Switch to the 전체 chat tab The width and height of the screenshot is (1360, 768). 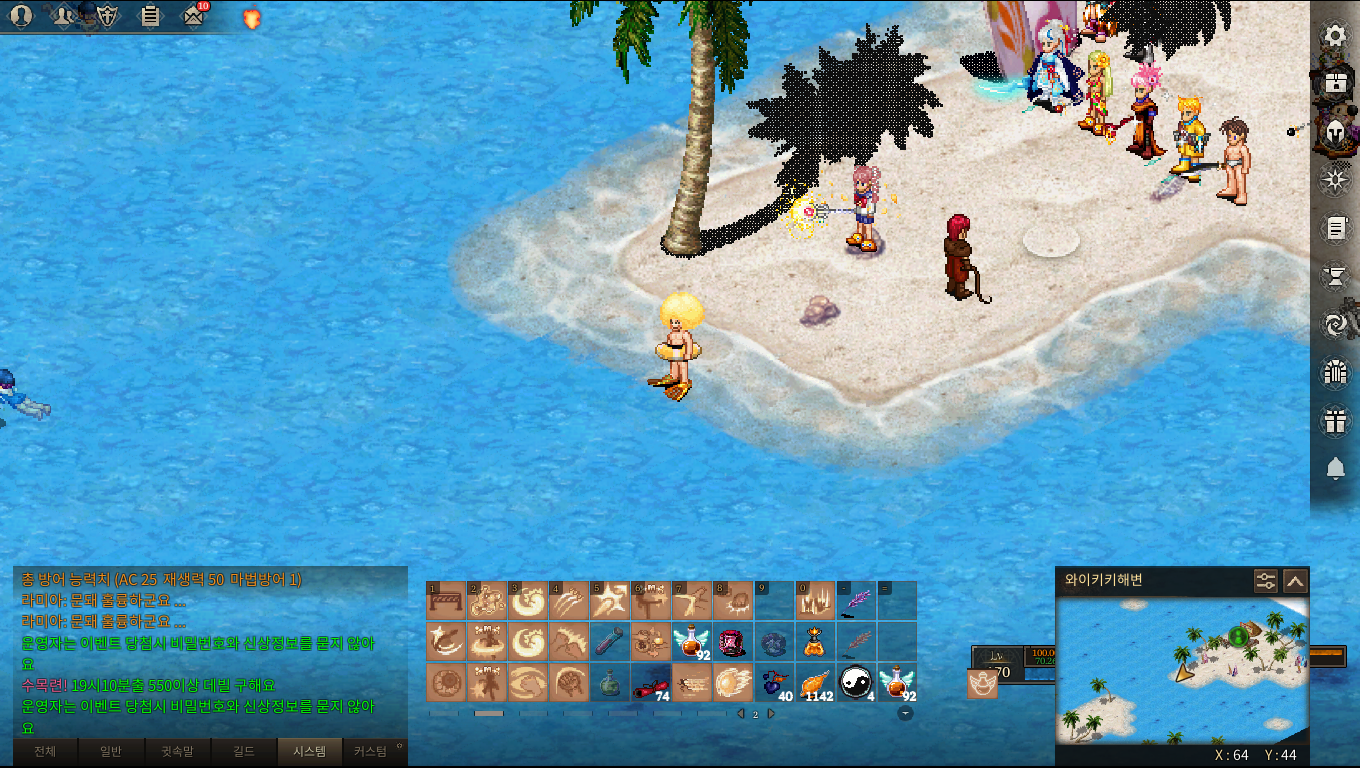[x=45, y=751]
